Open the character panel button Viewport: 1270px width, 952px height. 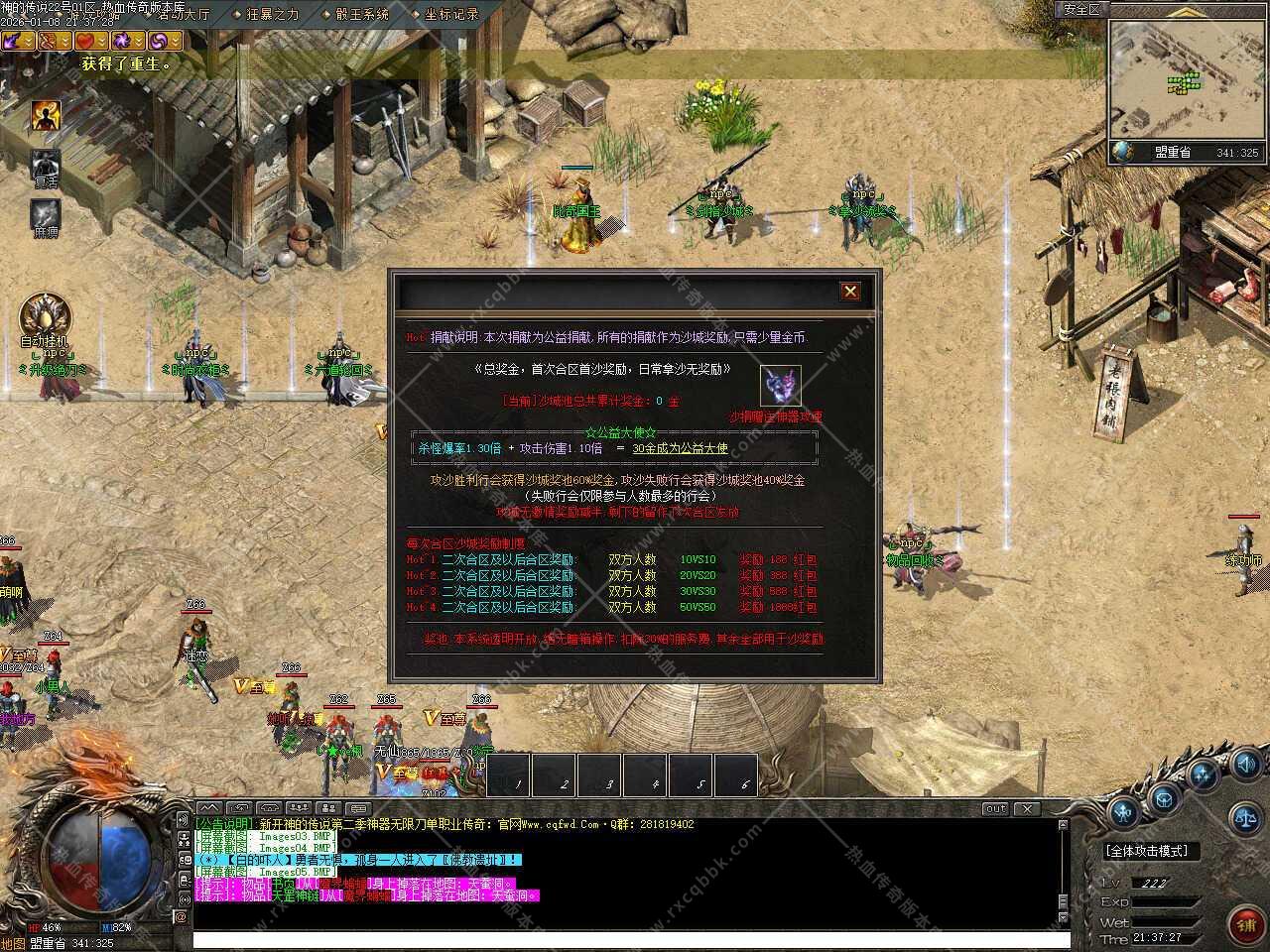coord(1124,813)
